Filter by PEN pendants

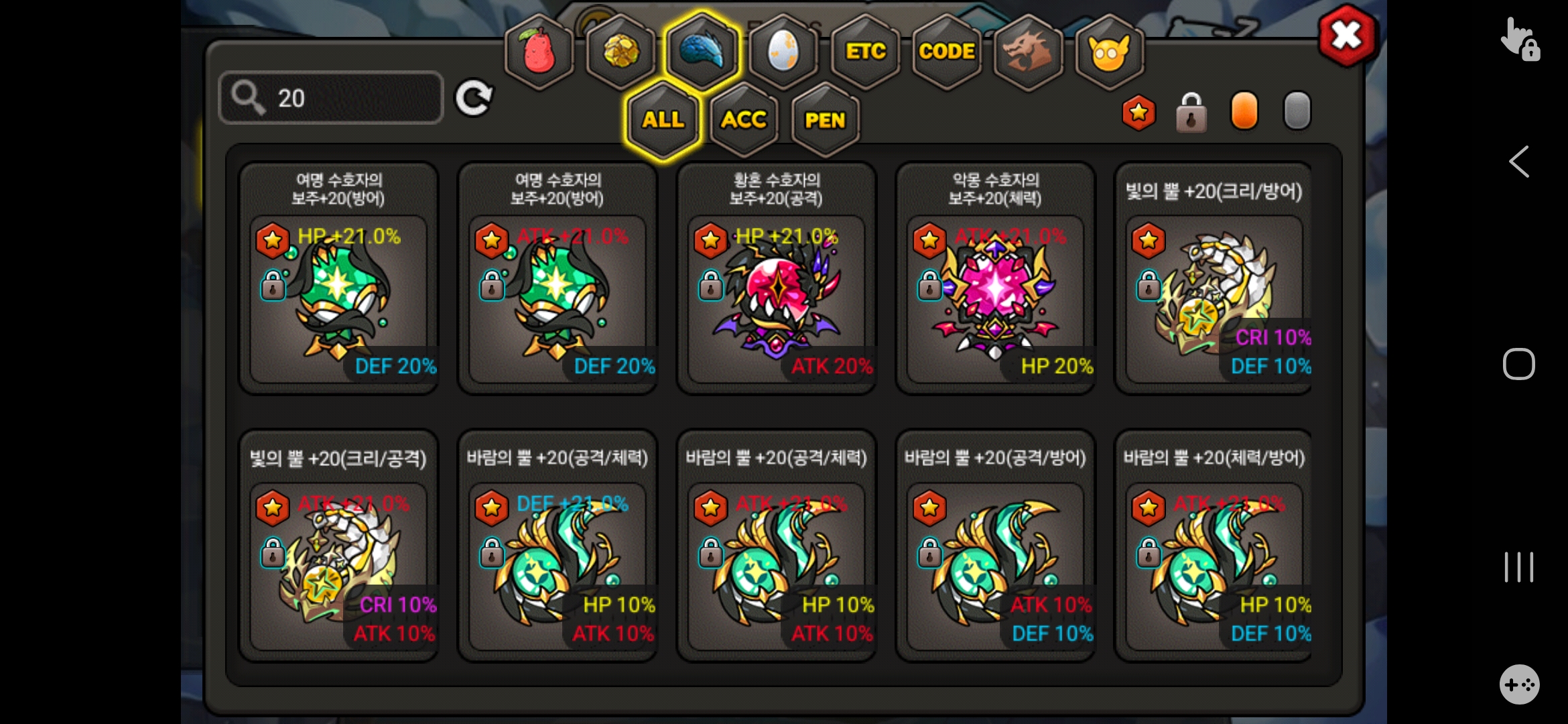tap(825, 120)
